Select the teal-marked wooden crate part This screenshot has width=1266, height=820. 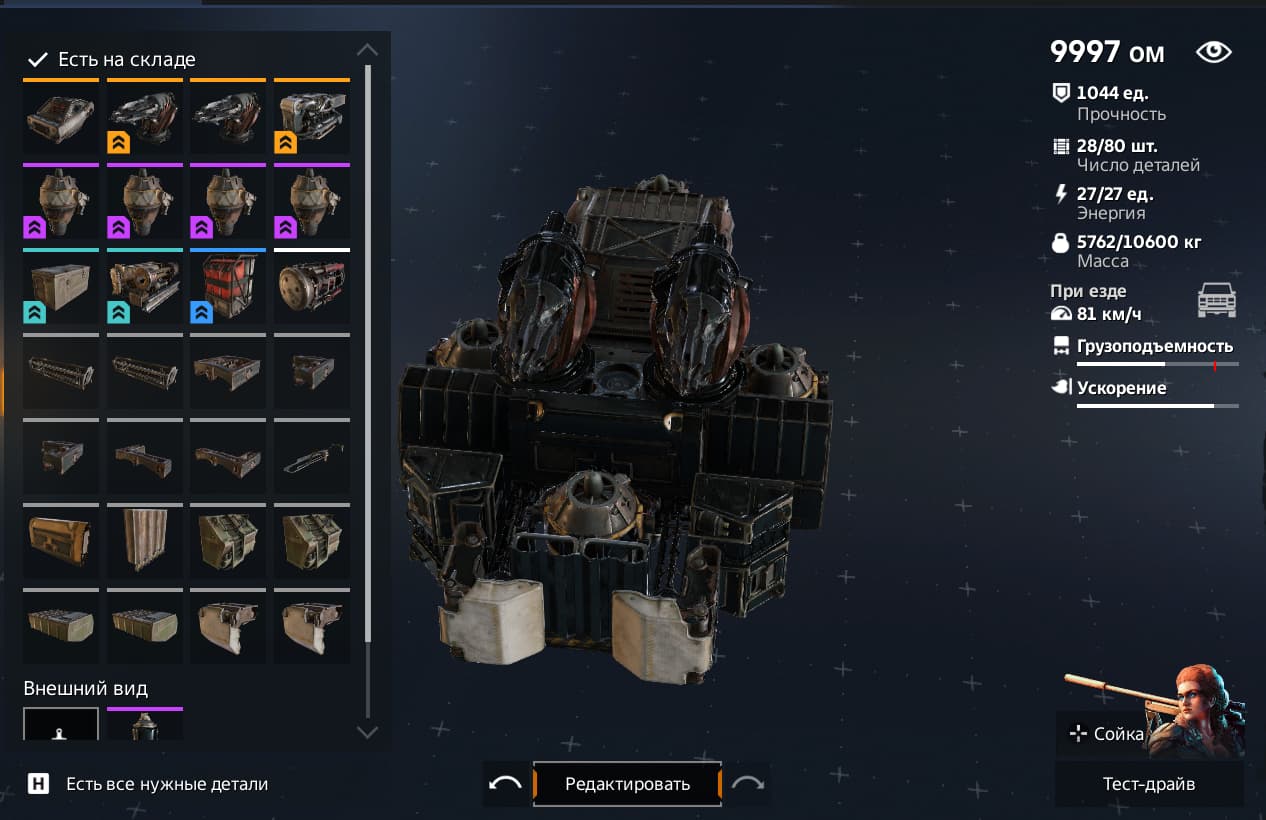(x=61, y=286)
